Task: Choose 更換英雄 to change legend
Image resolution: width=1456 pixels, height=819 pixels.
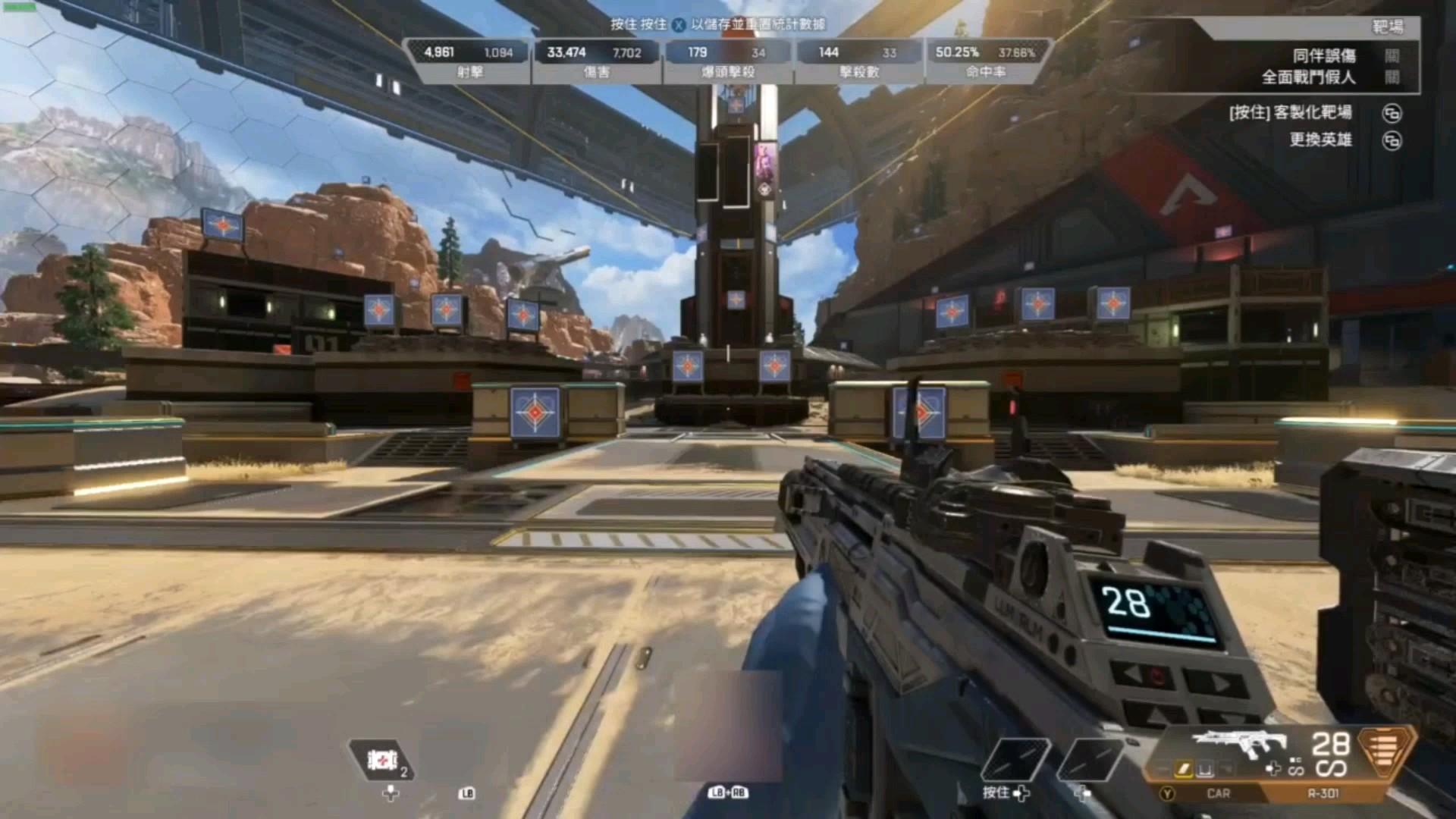Action: [1392, 141]
